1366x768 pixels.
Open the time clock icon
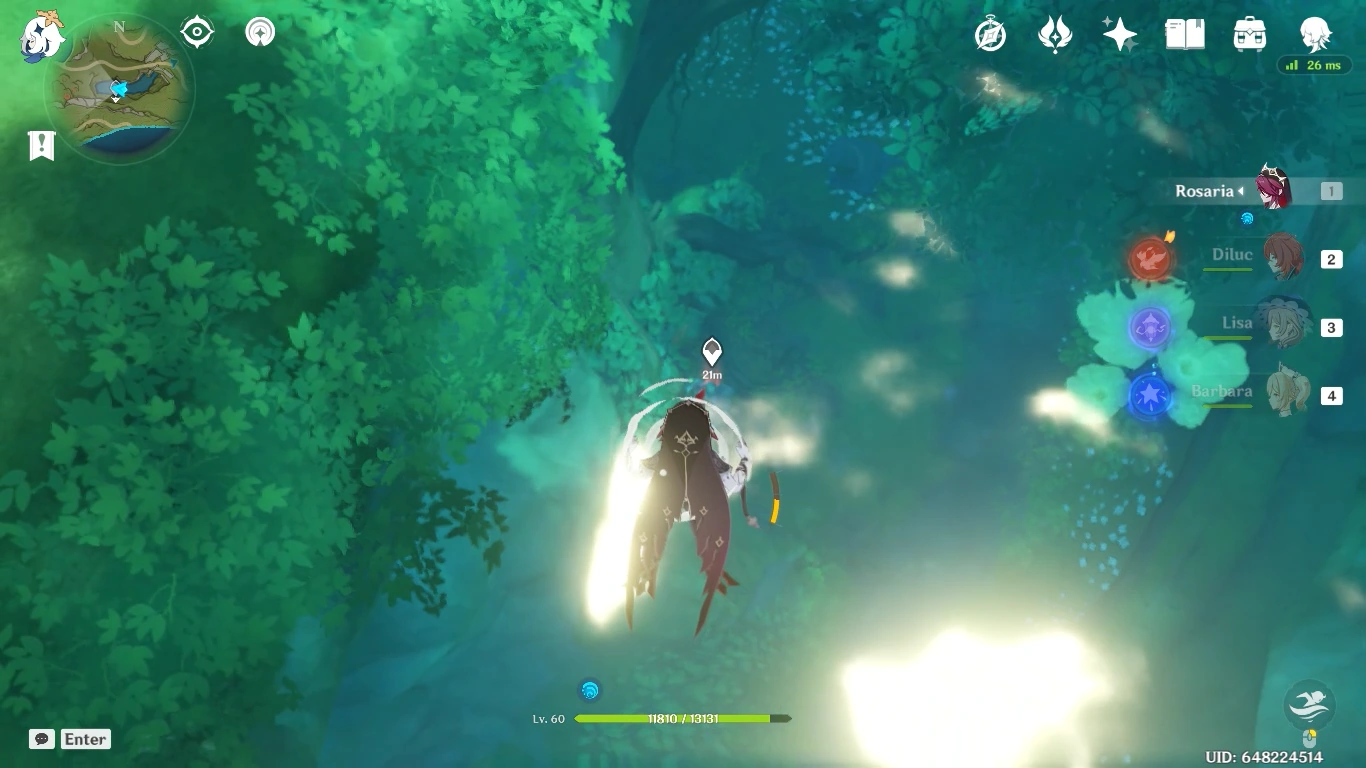(x=990, y=33)
